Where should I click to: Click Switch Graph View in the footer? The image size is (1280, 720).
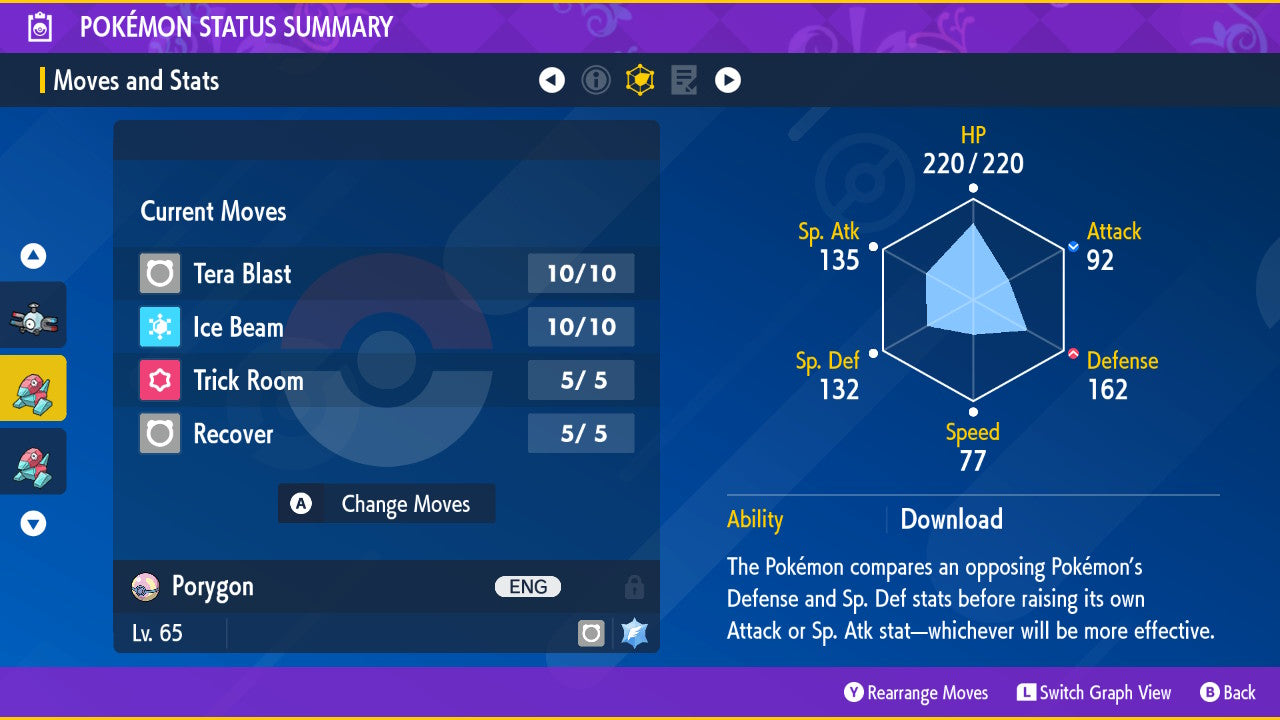1094,693
